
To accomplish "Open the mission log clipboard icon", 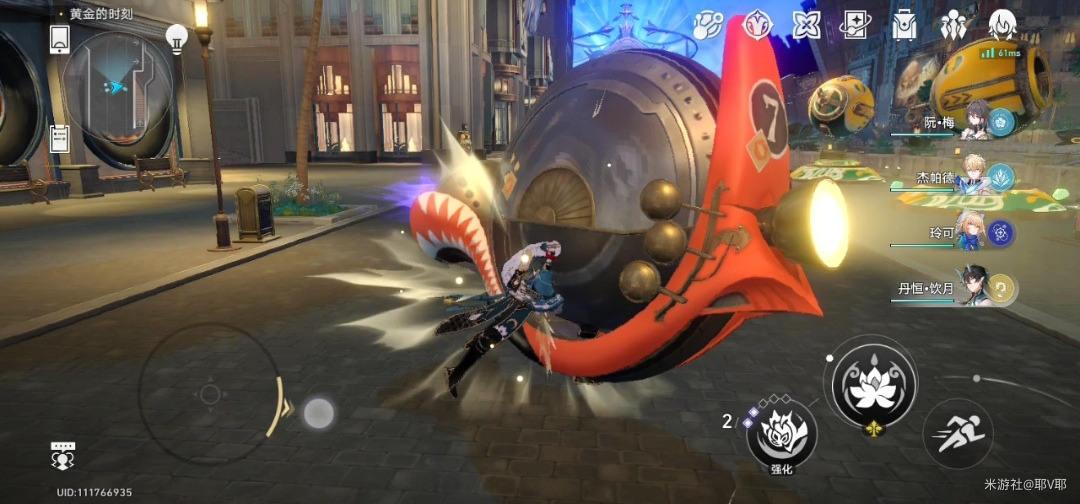I will tap(58, 138).
